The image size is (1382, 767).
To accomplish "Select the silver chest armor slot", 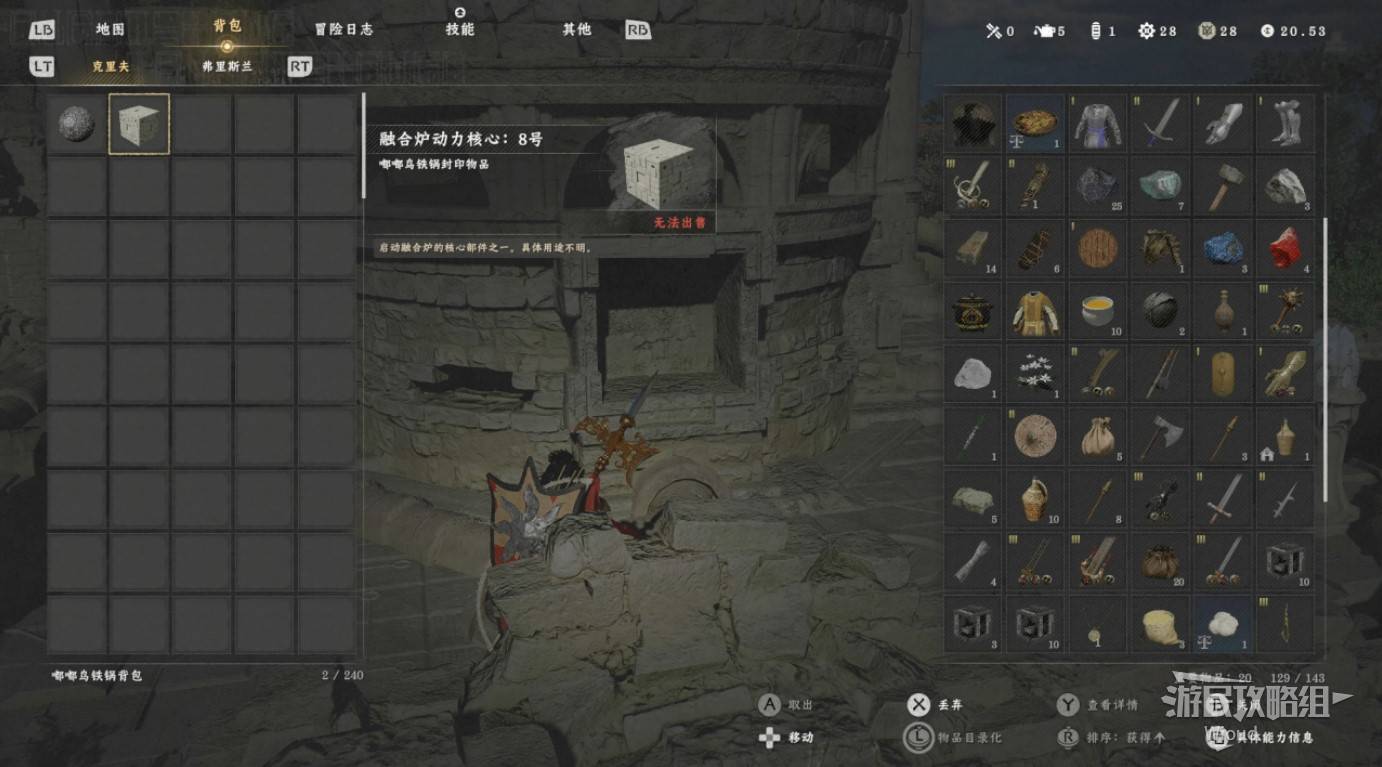I will [x=1097, y=124].
